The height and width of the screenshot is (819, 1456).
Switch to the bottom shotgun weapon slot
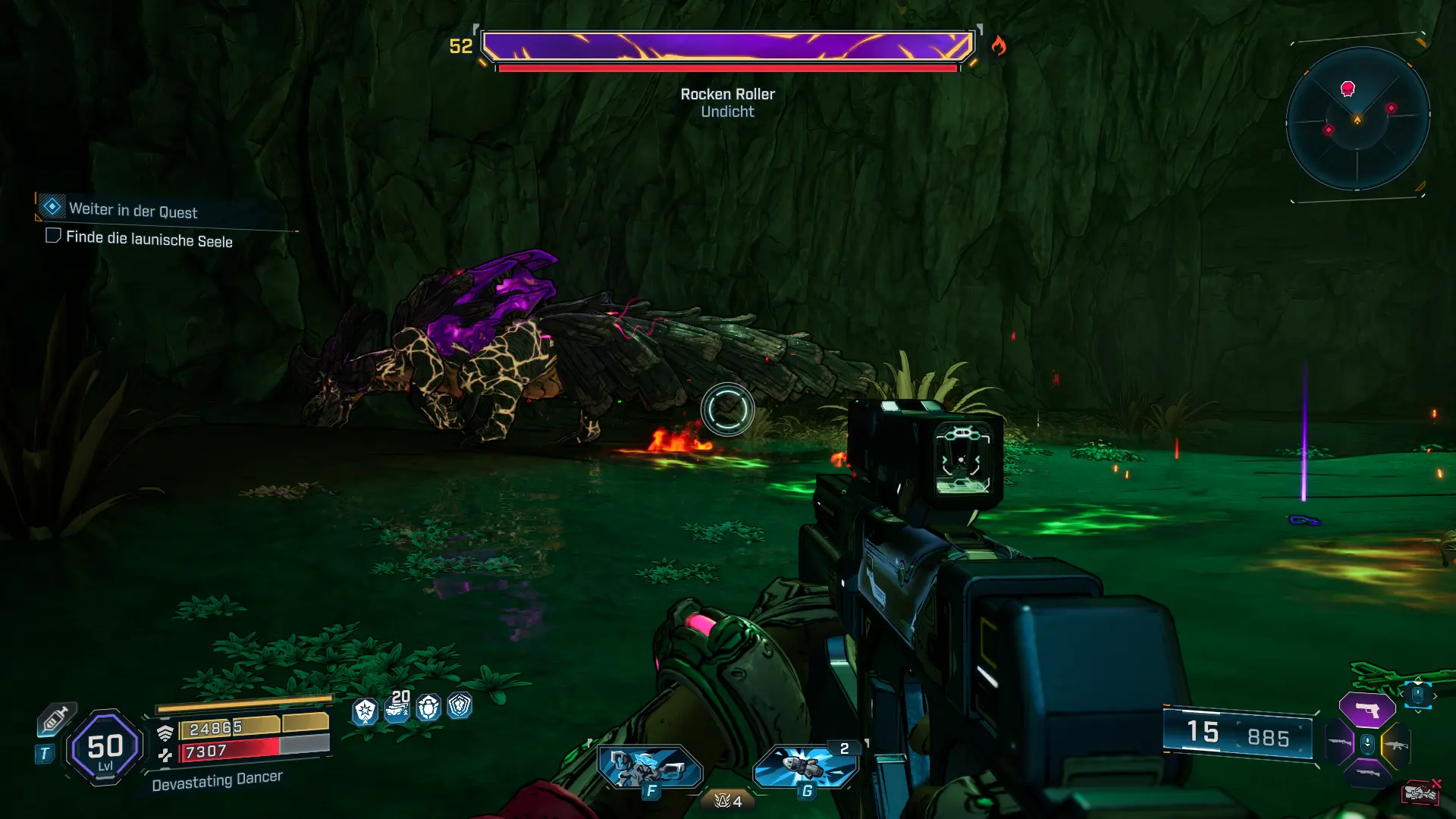(x=1367, y=773)
